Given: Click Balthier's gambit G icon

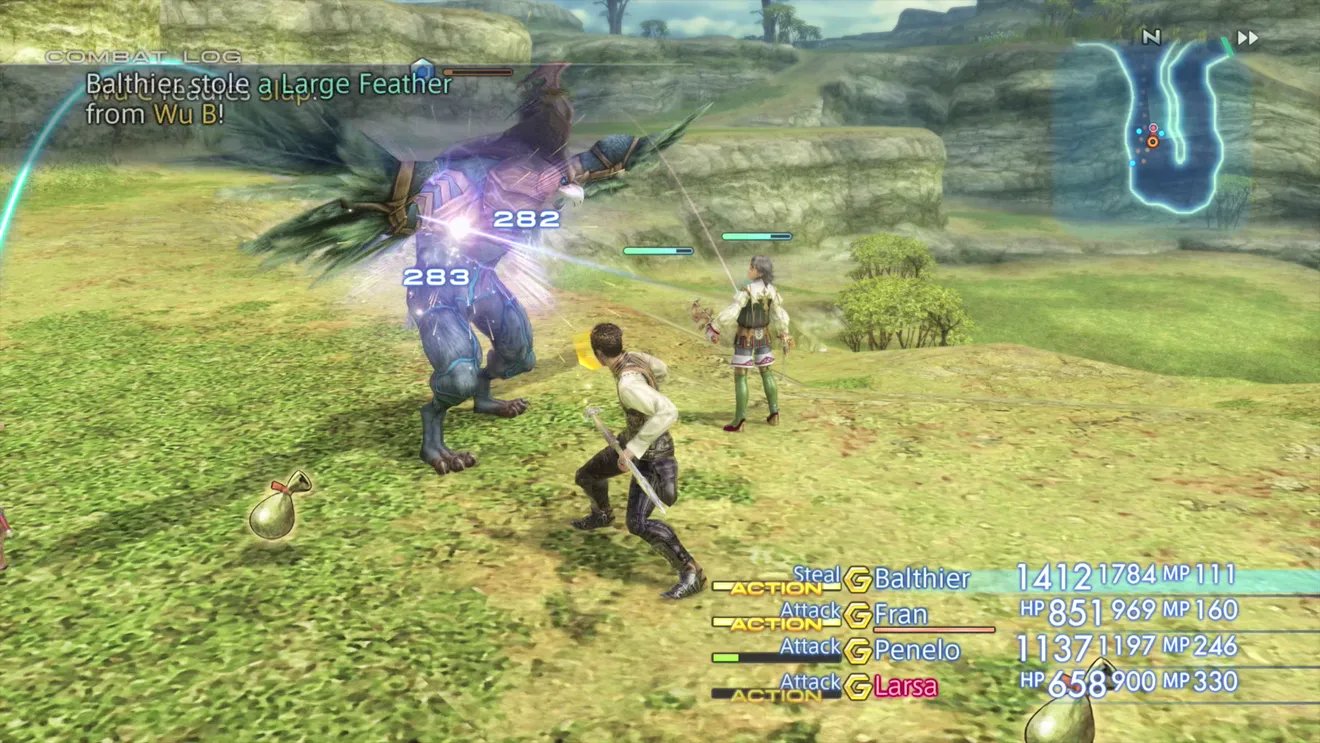Looking at the screenshot, I should [857, 579].
